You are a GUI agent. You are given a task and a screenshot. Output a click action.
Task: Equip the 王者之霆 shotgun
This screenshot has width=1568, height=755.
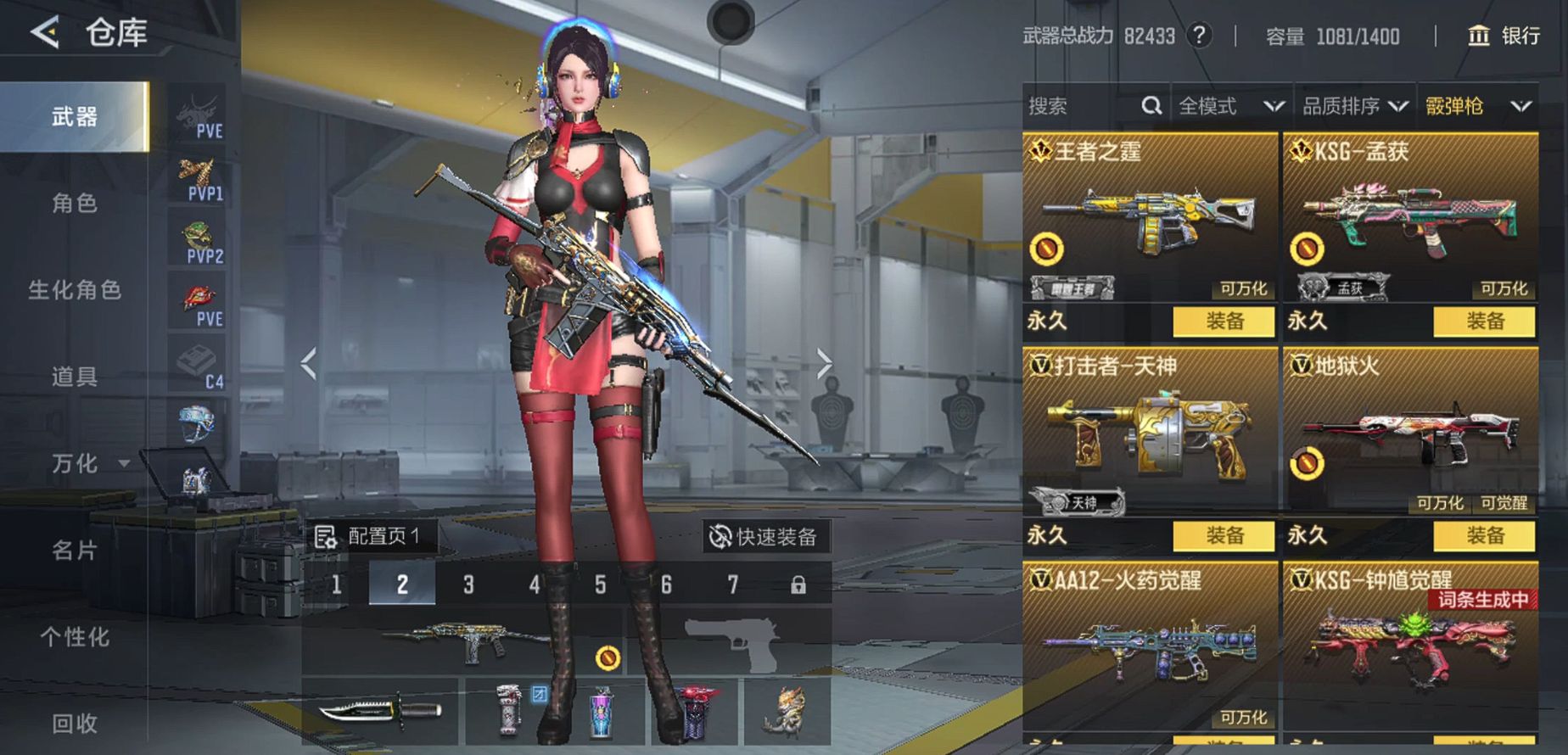pos(1224,322)
